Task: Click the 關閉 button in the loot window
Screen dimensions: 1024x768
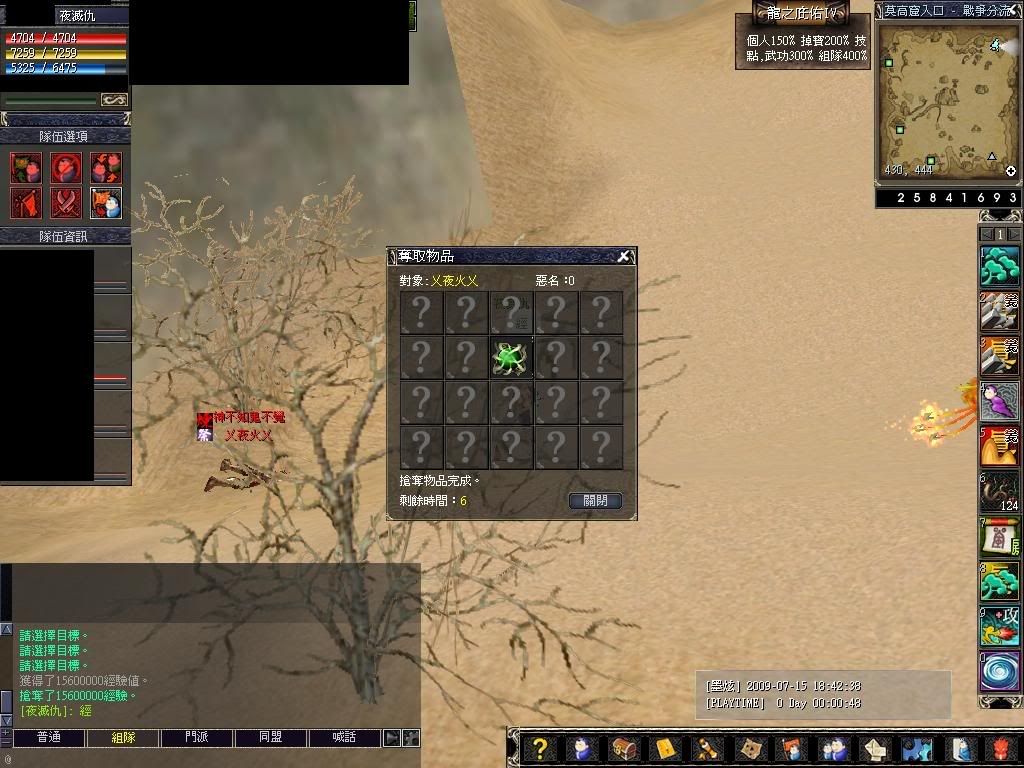Action: coord(595,501)
